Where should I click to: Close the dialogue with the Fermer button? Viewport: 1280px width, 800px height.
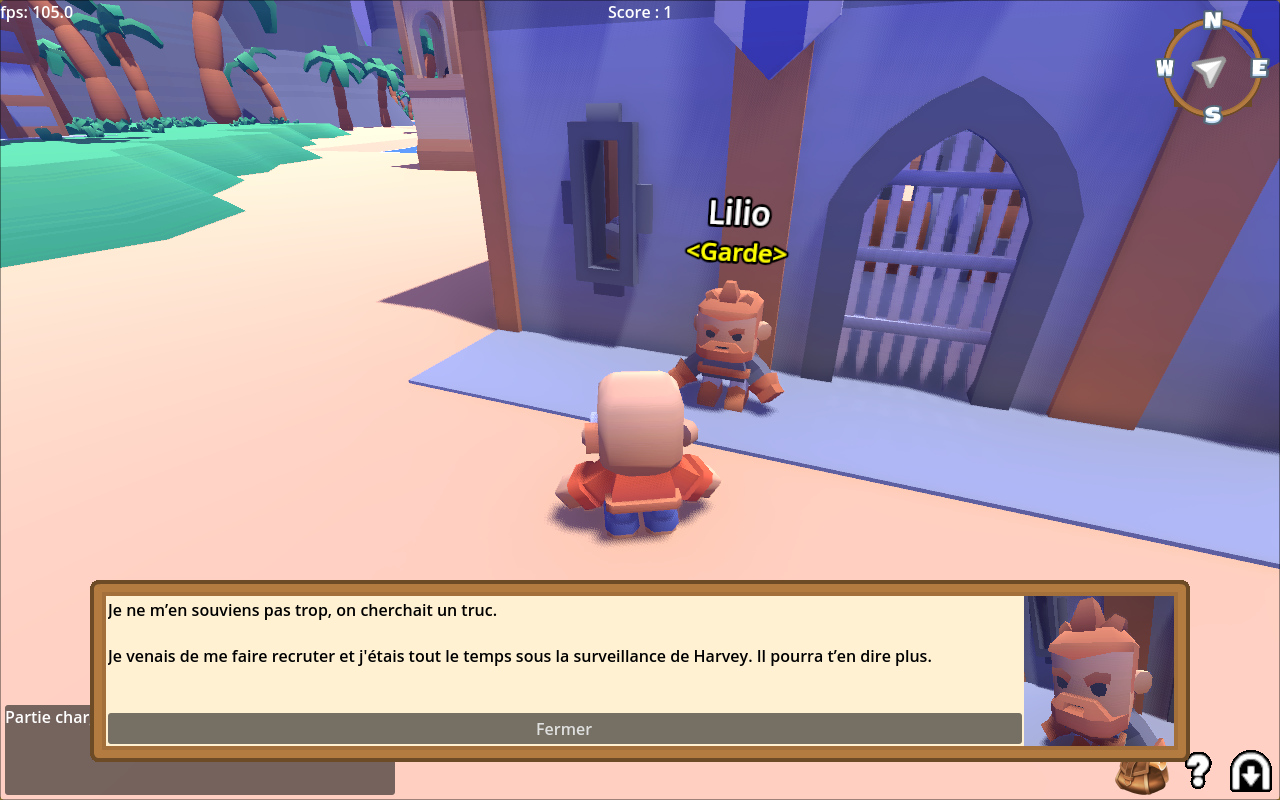coord(564,729)
